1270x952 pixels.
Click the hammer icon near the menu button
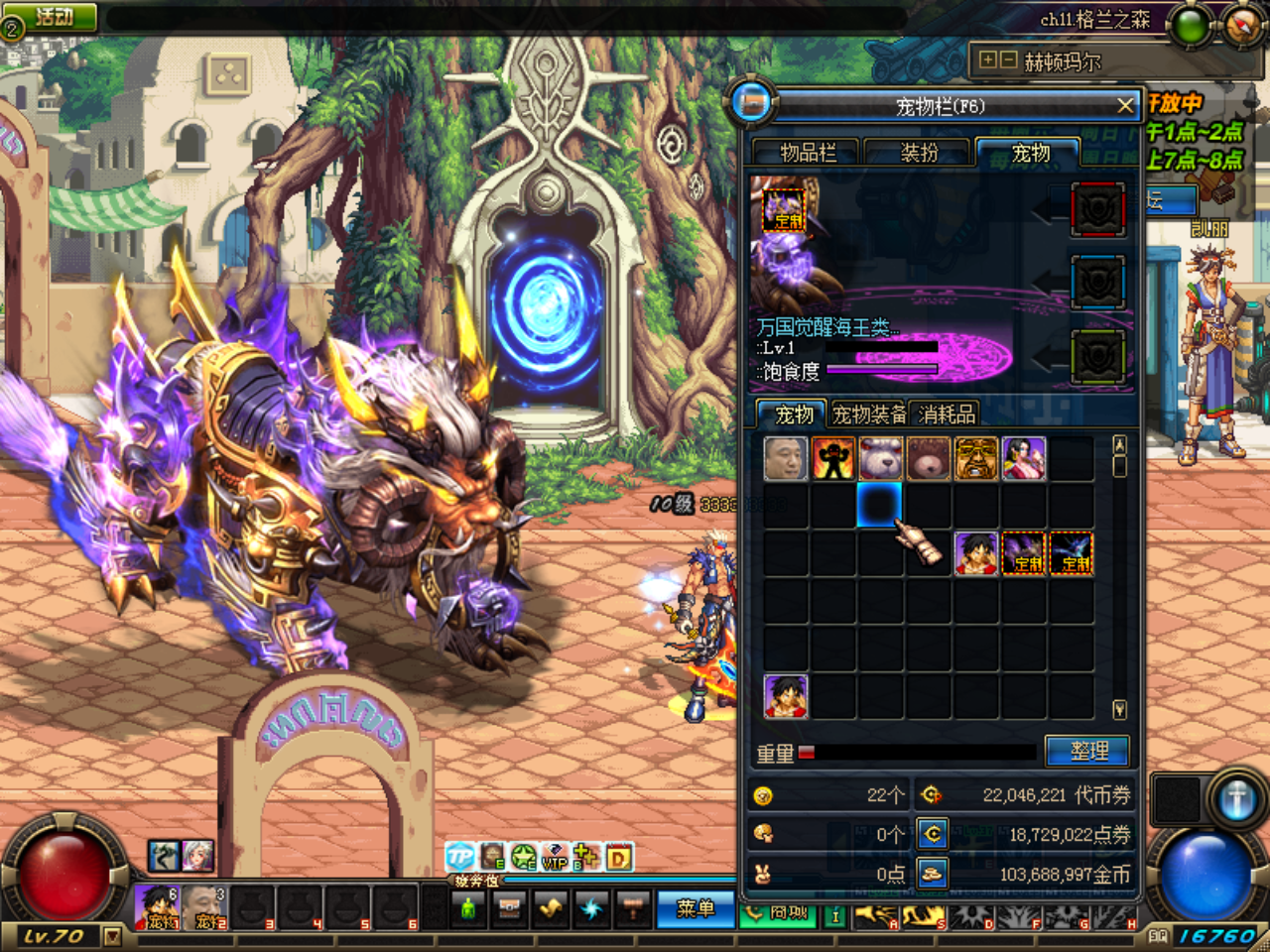click(x=632, y=907)
